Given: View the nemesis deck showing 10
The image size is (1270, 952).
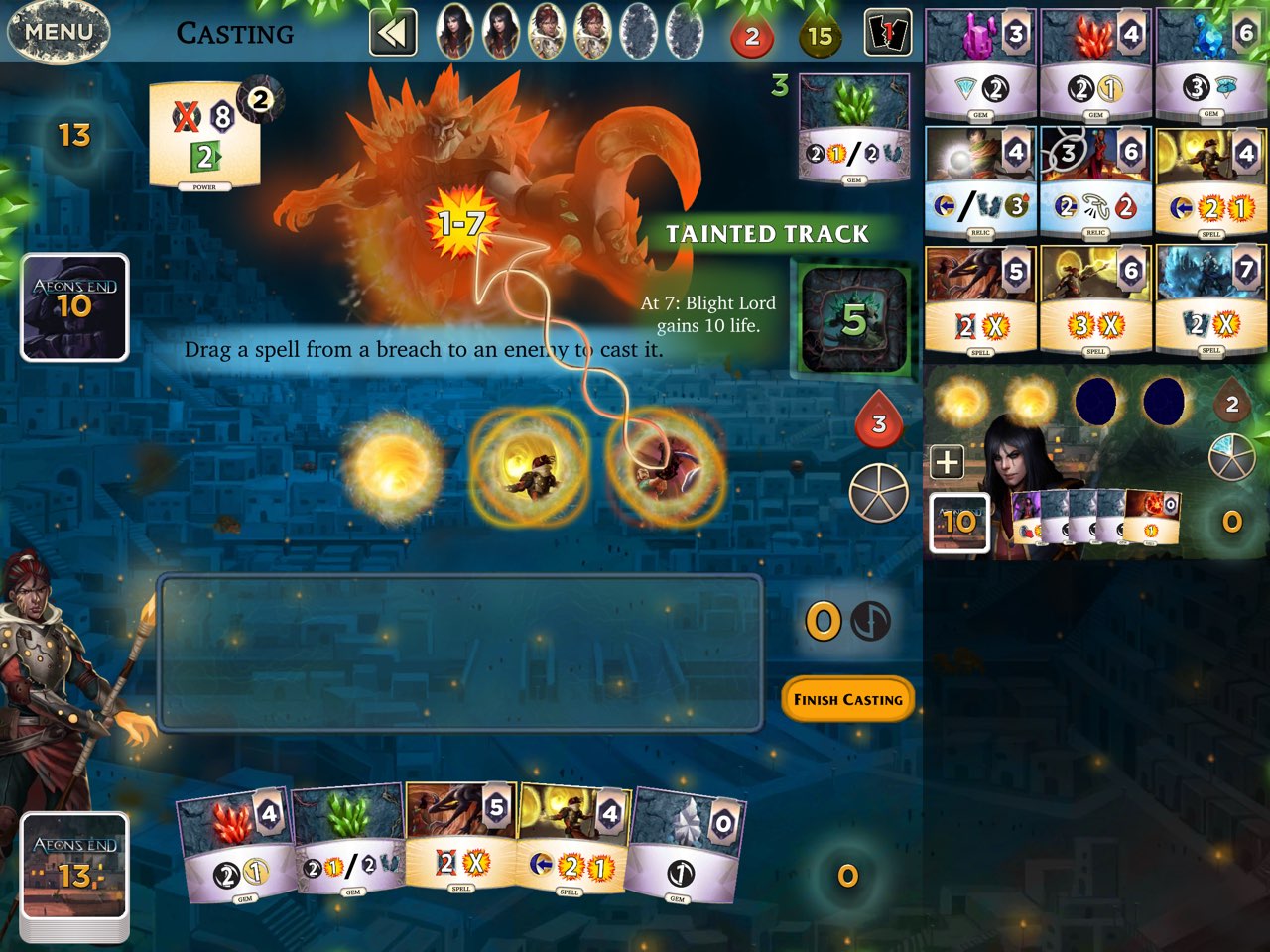Looking at the screenshot, I should (75, 306).
